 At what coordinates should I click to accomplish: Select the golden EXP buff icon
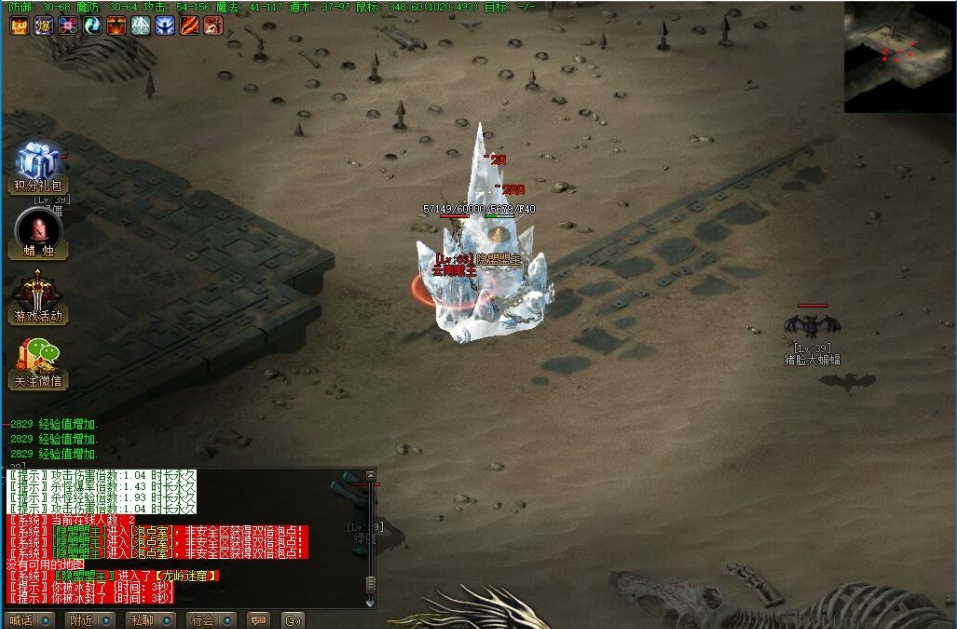click(19, 26)
